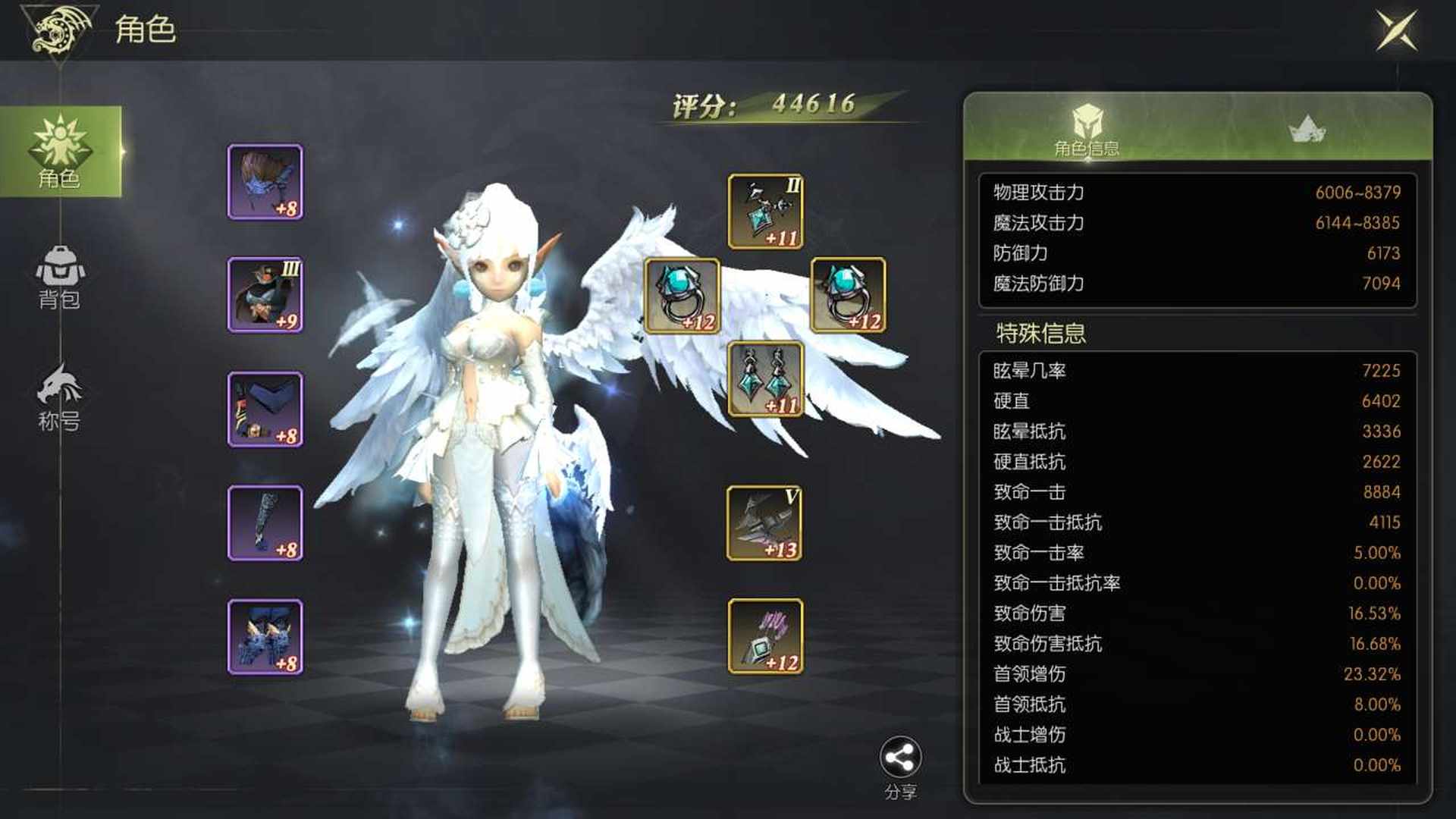Inspect the +9 chest armor slot

point(265,295)
